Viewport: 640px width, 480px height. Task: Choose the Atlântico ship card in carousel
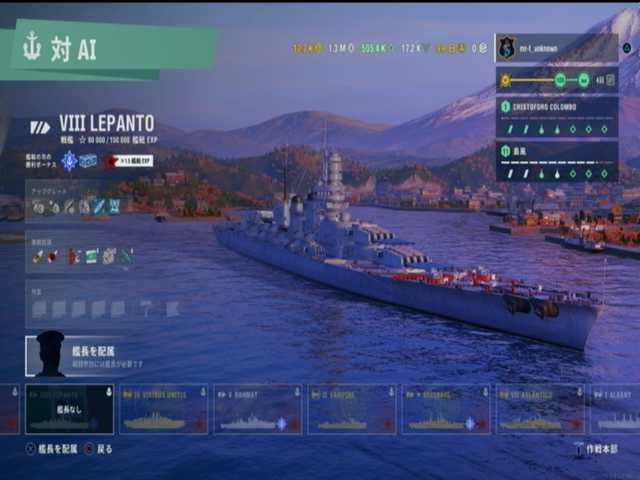point(540,409)
